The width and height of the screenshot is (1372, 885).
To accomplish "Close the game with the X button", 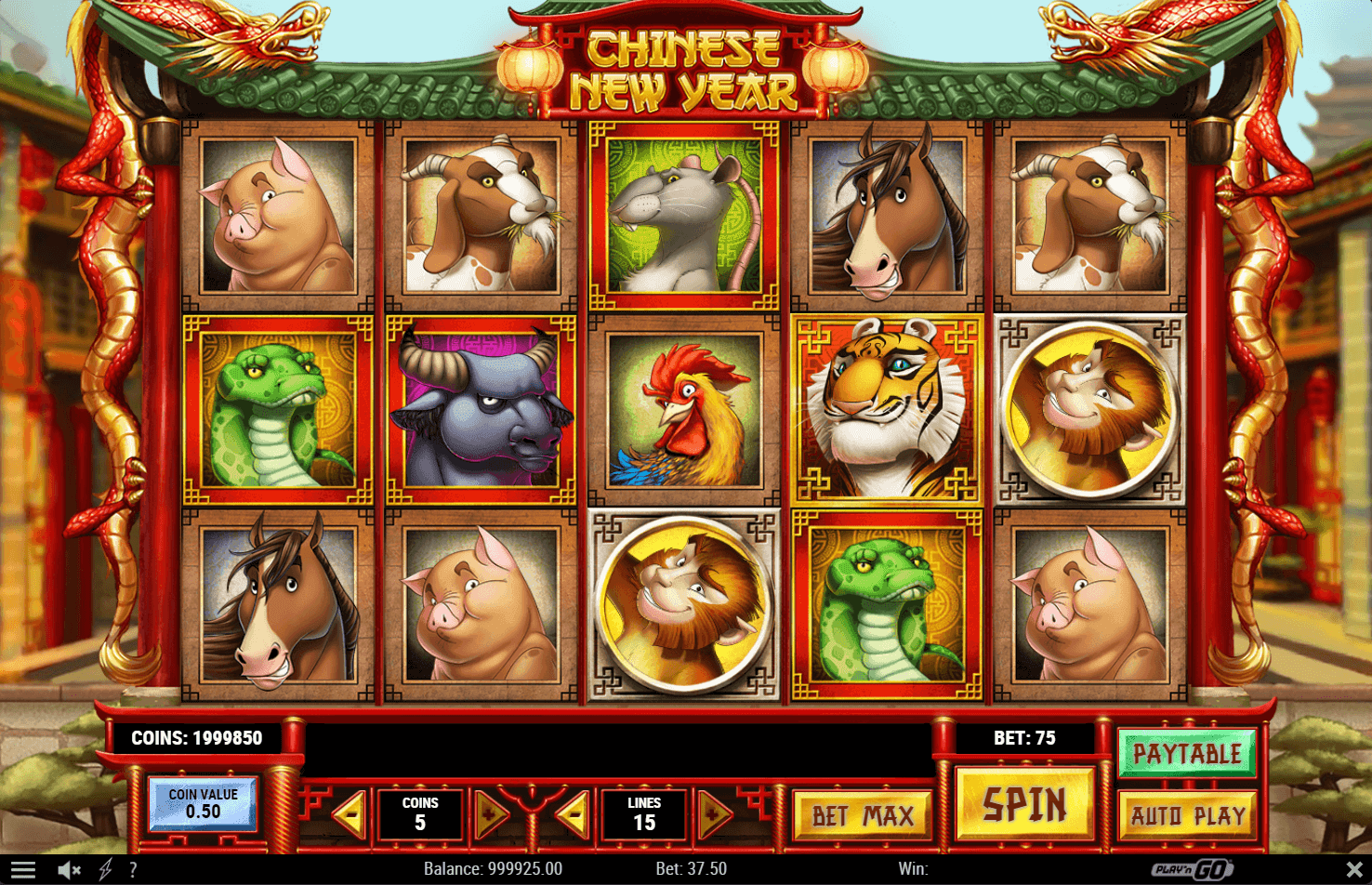I will click(x=1353, y=870).
